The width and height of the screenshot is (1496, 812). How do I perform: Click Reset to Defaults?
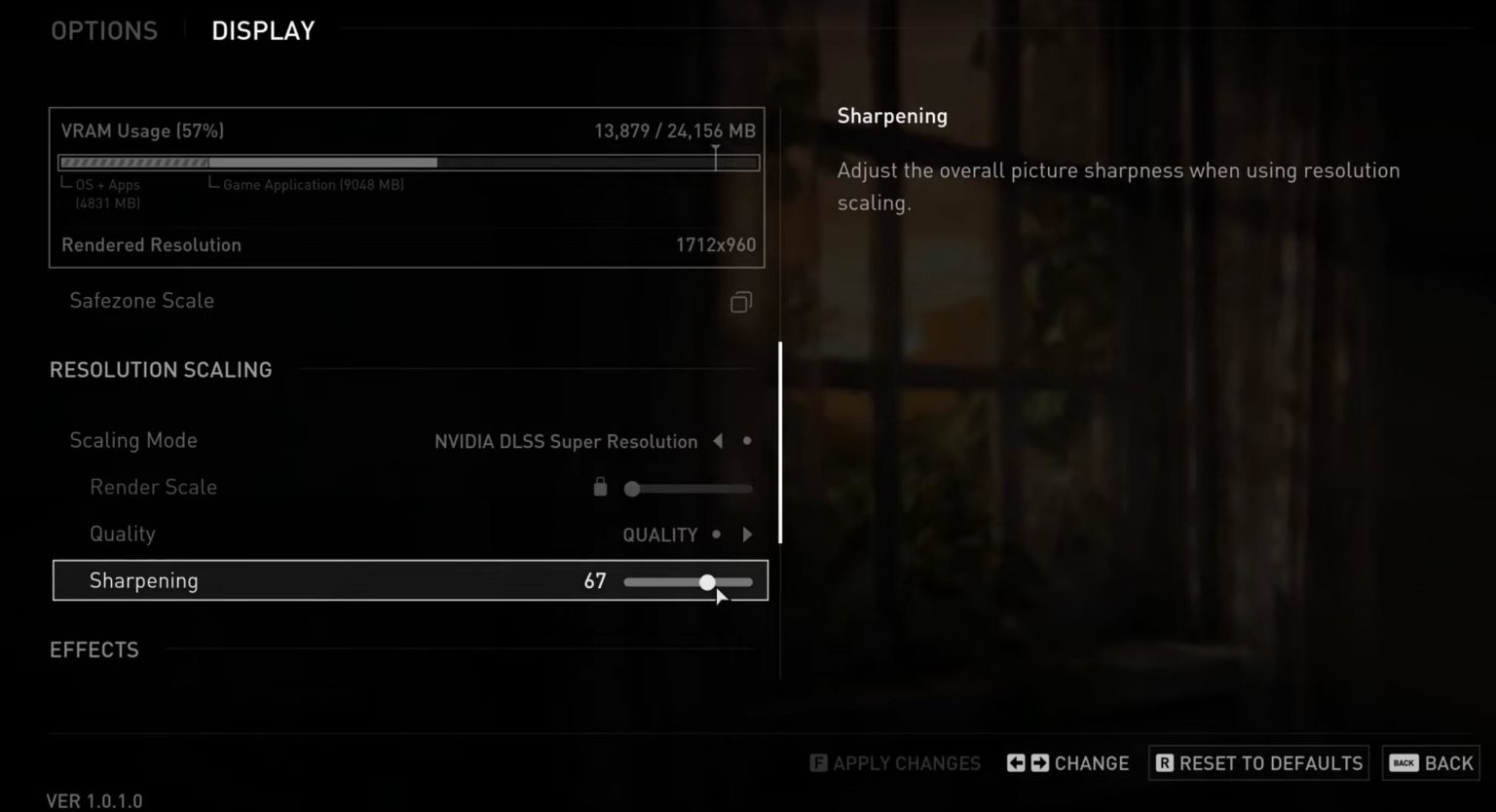click(x=1271, y=763)
